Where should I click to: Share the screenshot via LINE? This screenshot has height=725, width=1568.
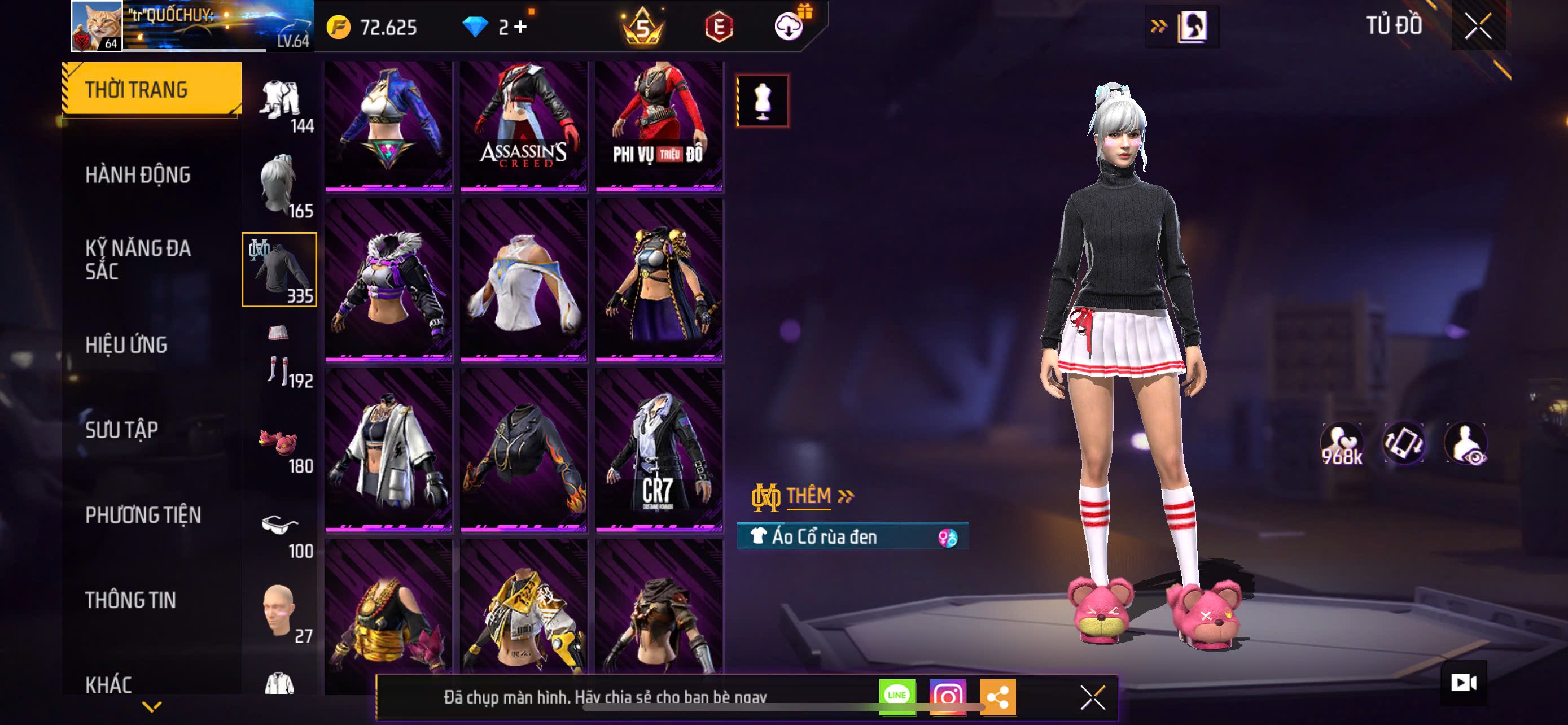point(897,696)
